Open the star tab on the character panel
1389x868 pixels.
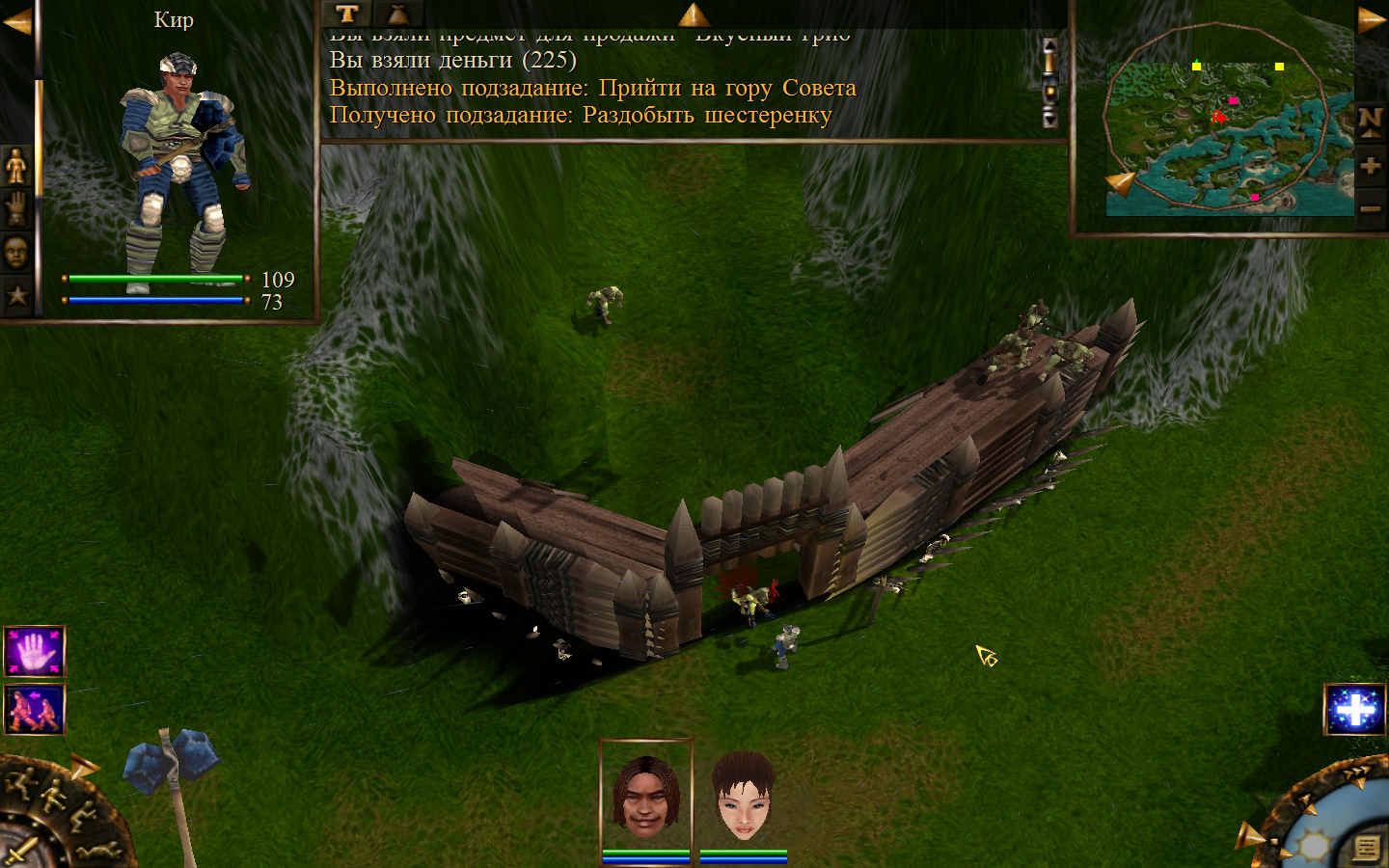click(16, 294)
